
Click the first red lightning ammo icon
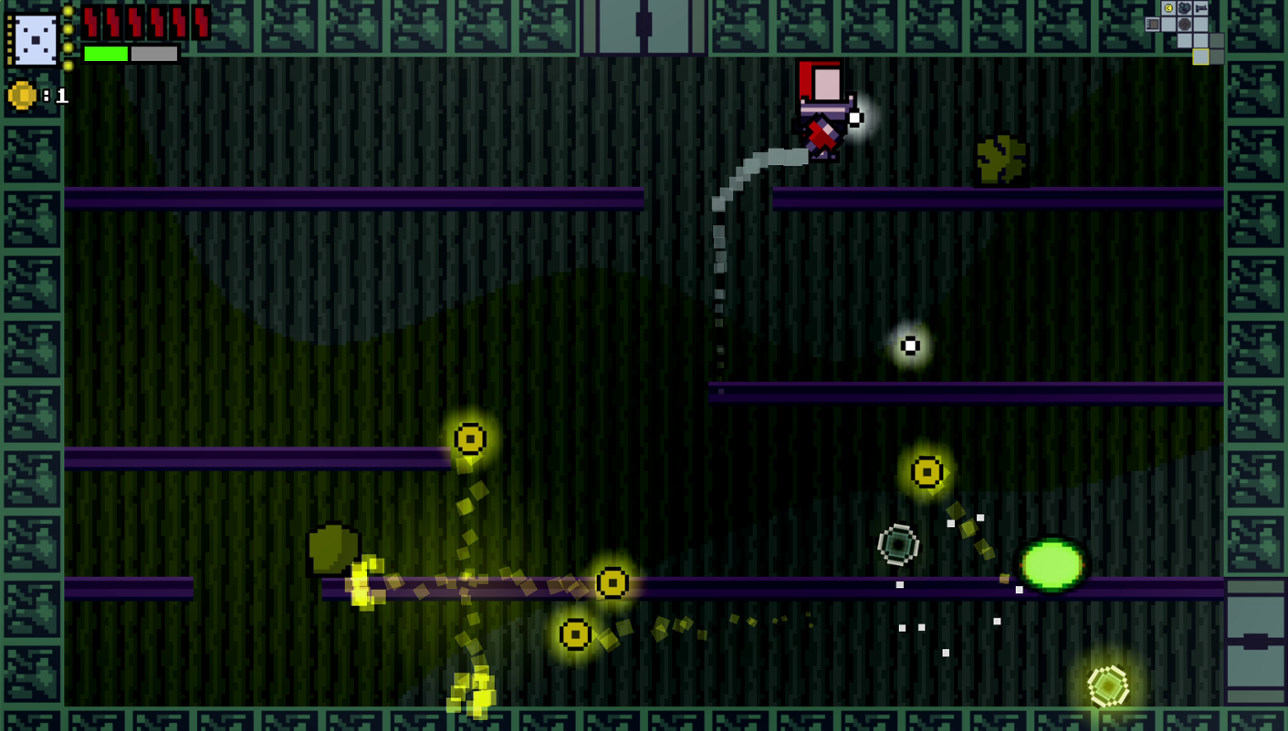pyautogui.click(x=92, y=24)
